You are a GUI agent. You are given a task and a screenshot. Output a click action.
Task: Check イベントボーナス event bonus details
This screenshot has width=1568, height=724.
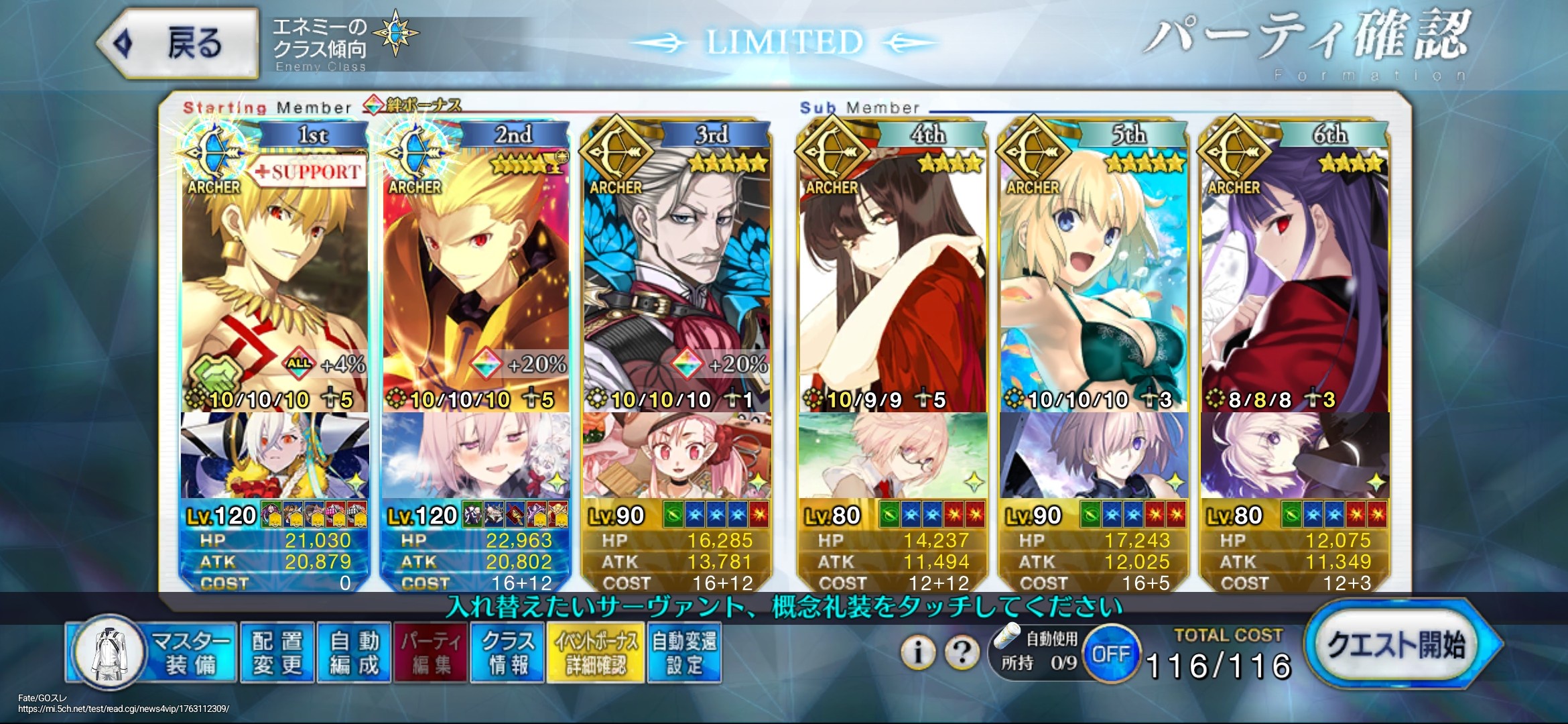click(596, 653)
